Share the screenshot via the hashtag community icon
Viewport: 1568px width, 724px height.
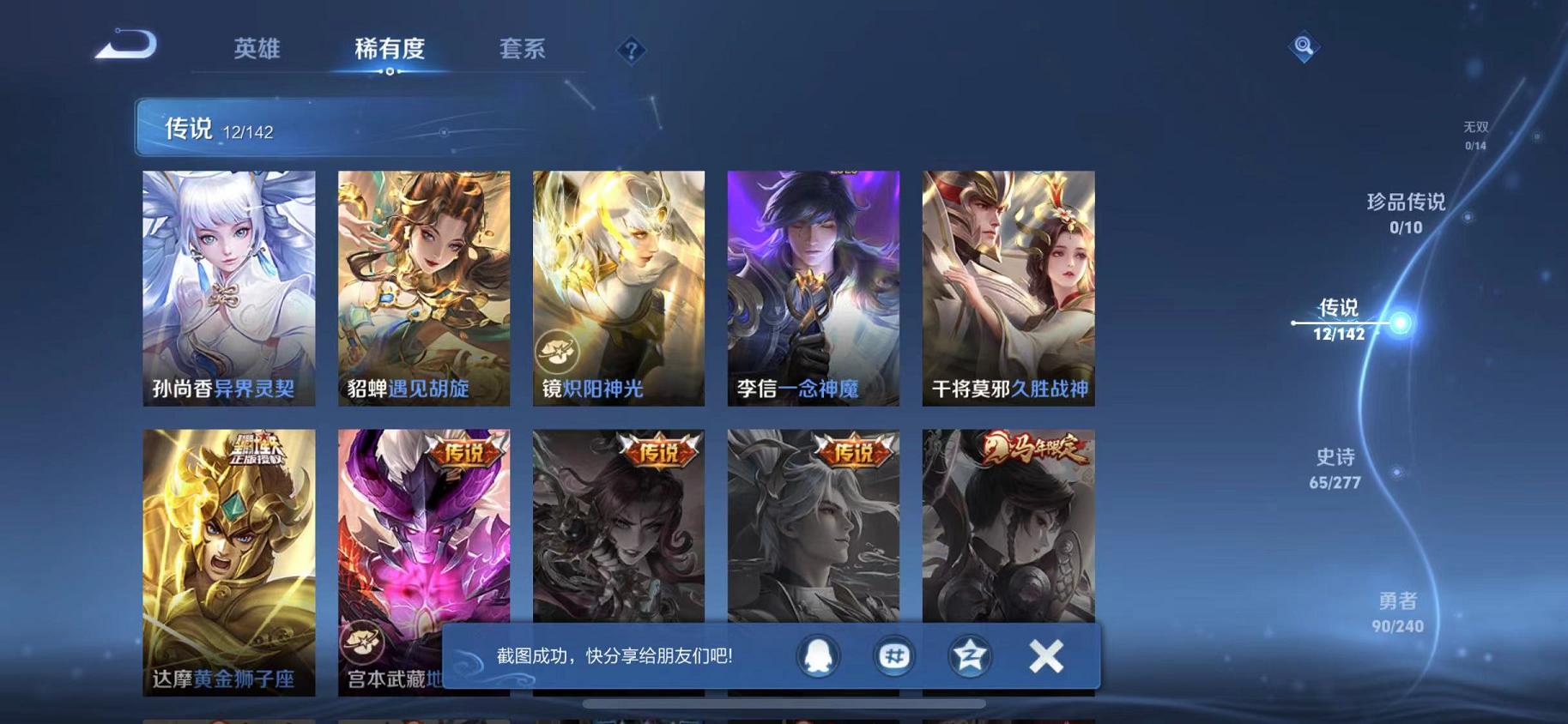pyautogui.click(x=894, y=656)
